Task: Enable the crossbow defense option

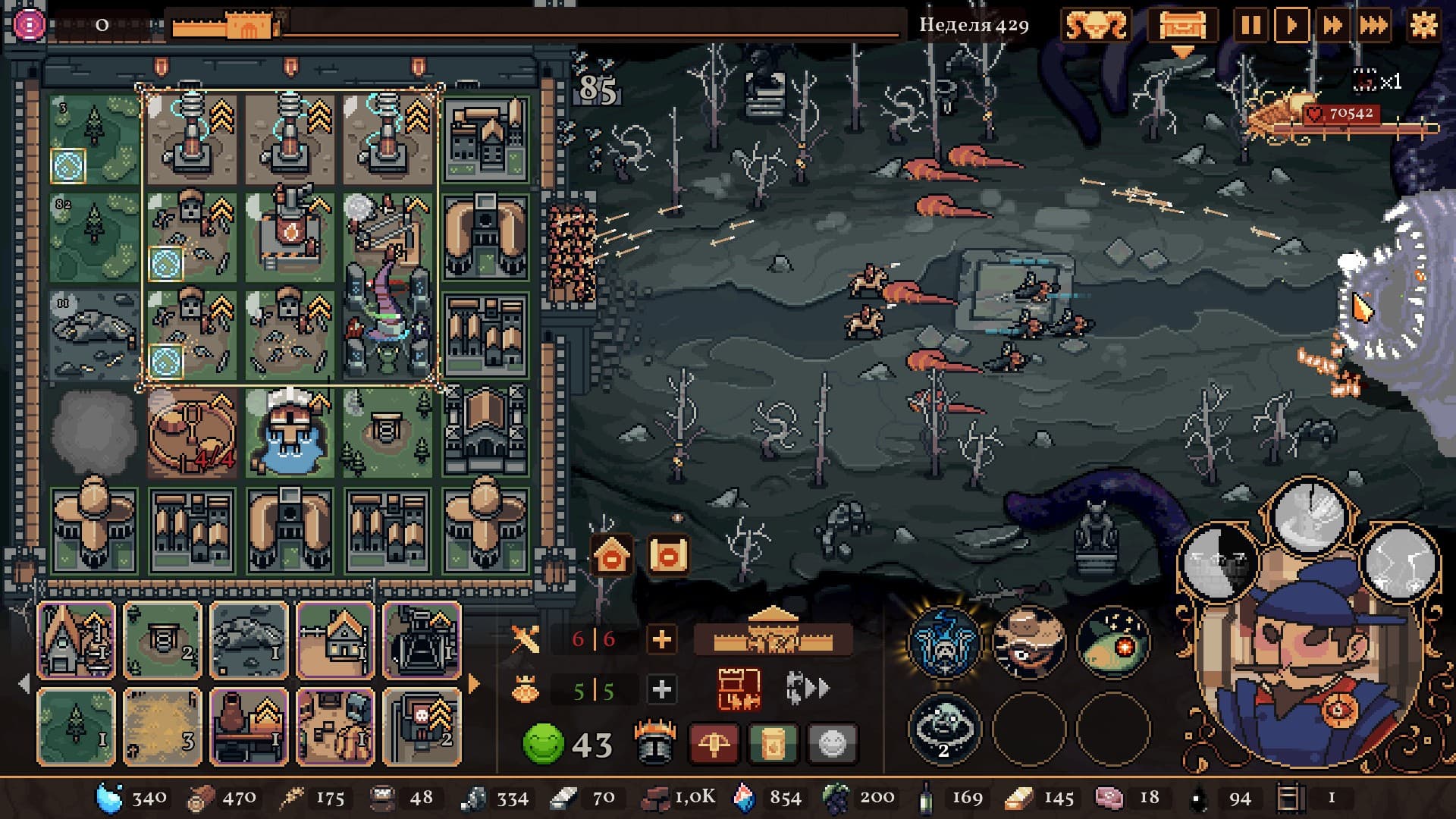Action: pyautogui.click(x=714, y=742)
